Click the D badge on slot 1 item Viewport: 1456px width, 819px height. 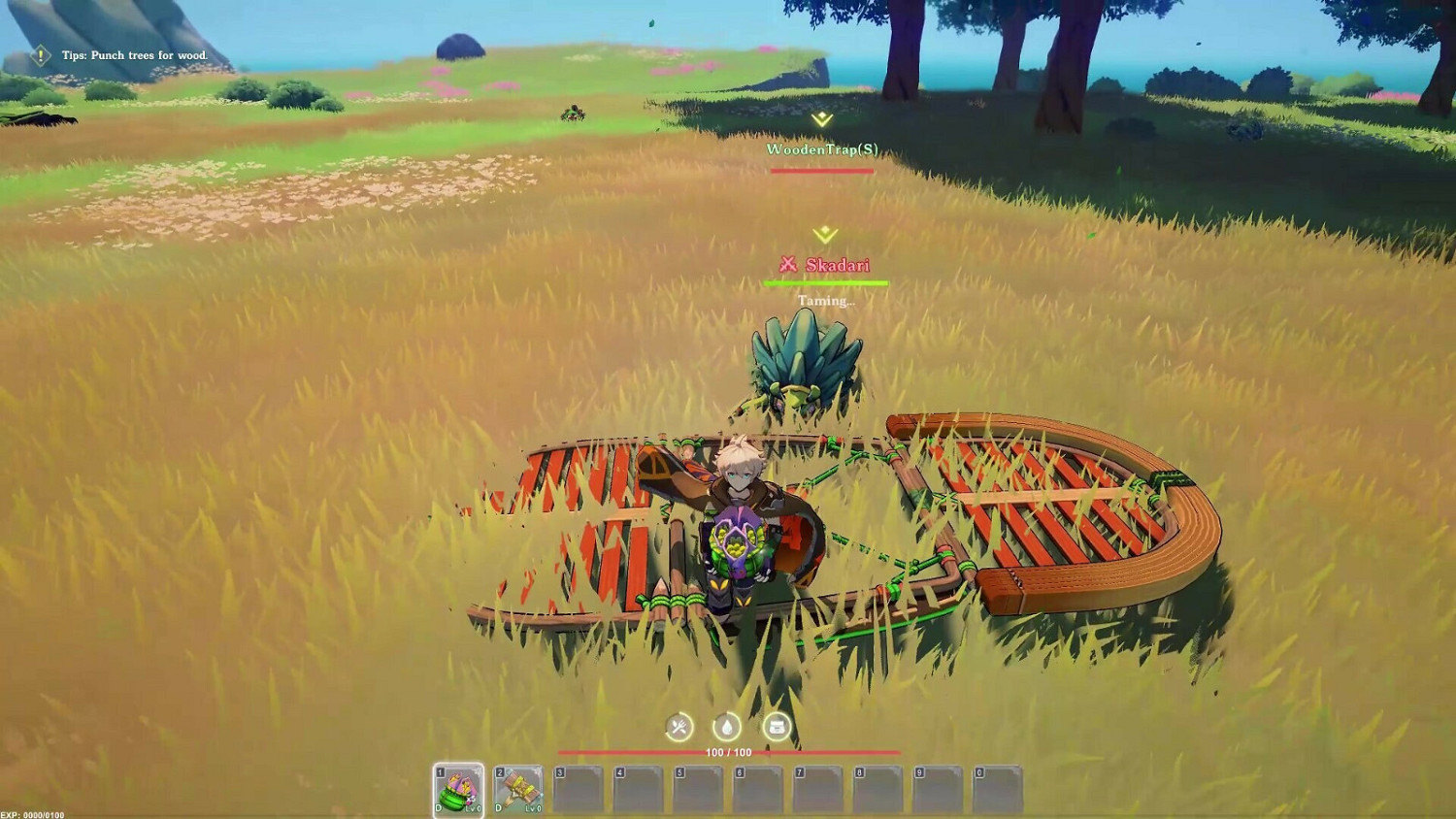(440, 807)
